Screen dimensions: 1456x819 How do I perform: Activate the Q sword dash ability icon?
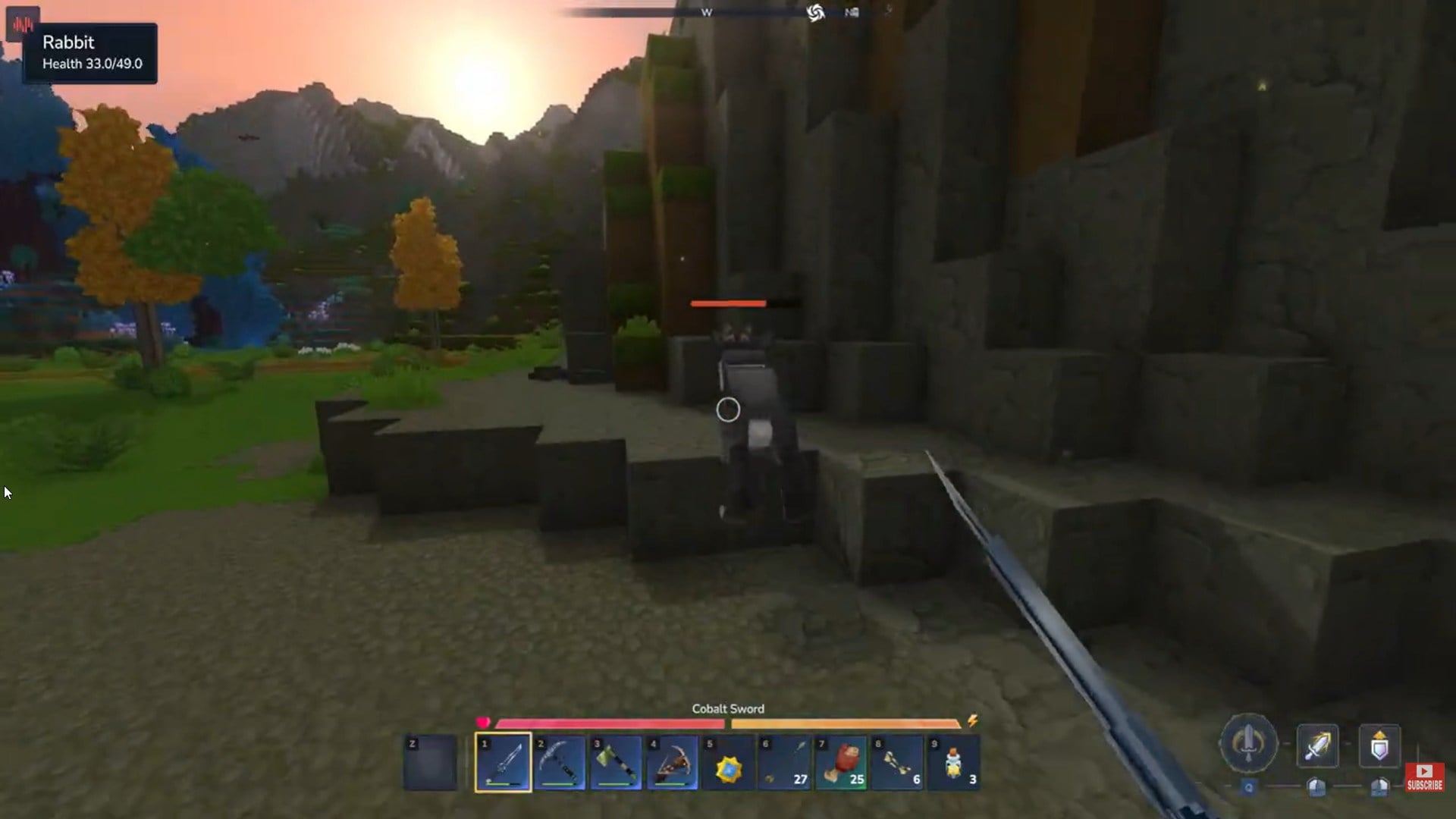point(1318,745)
